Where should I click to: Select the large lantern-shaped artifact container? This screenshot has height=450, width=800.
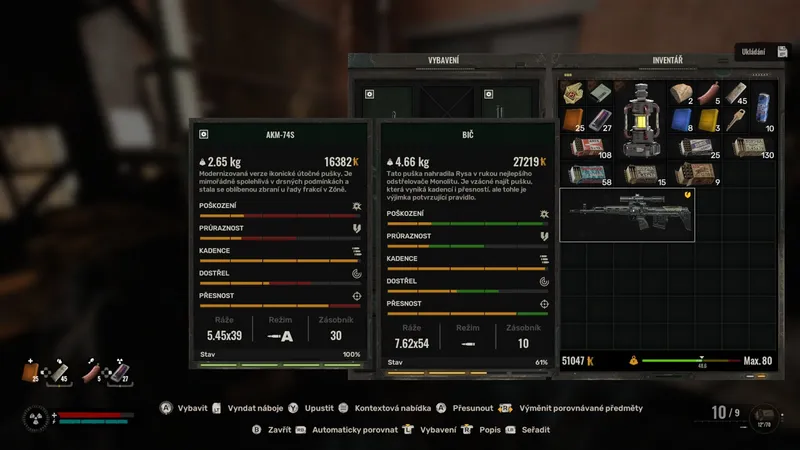click(639, 119)
